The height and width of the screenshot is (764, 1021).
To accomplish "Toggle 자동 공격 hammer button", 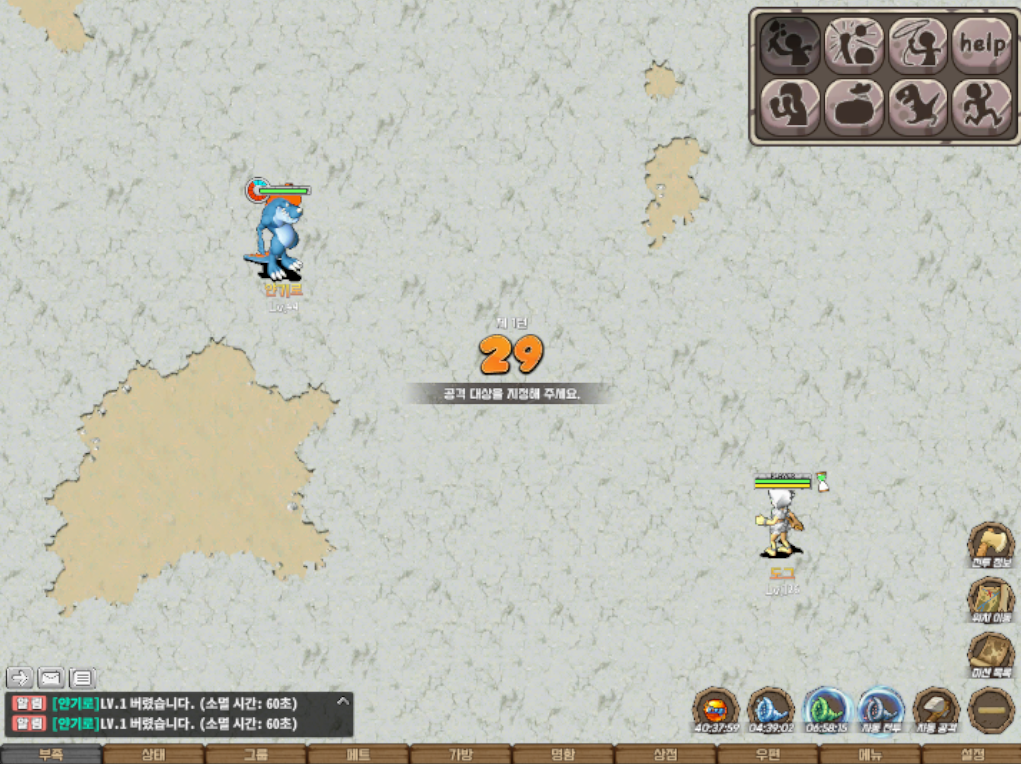I will tap(936, 710).
